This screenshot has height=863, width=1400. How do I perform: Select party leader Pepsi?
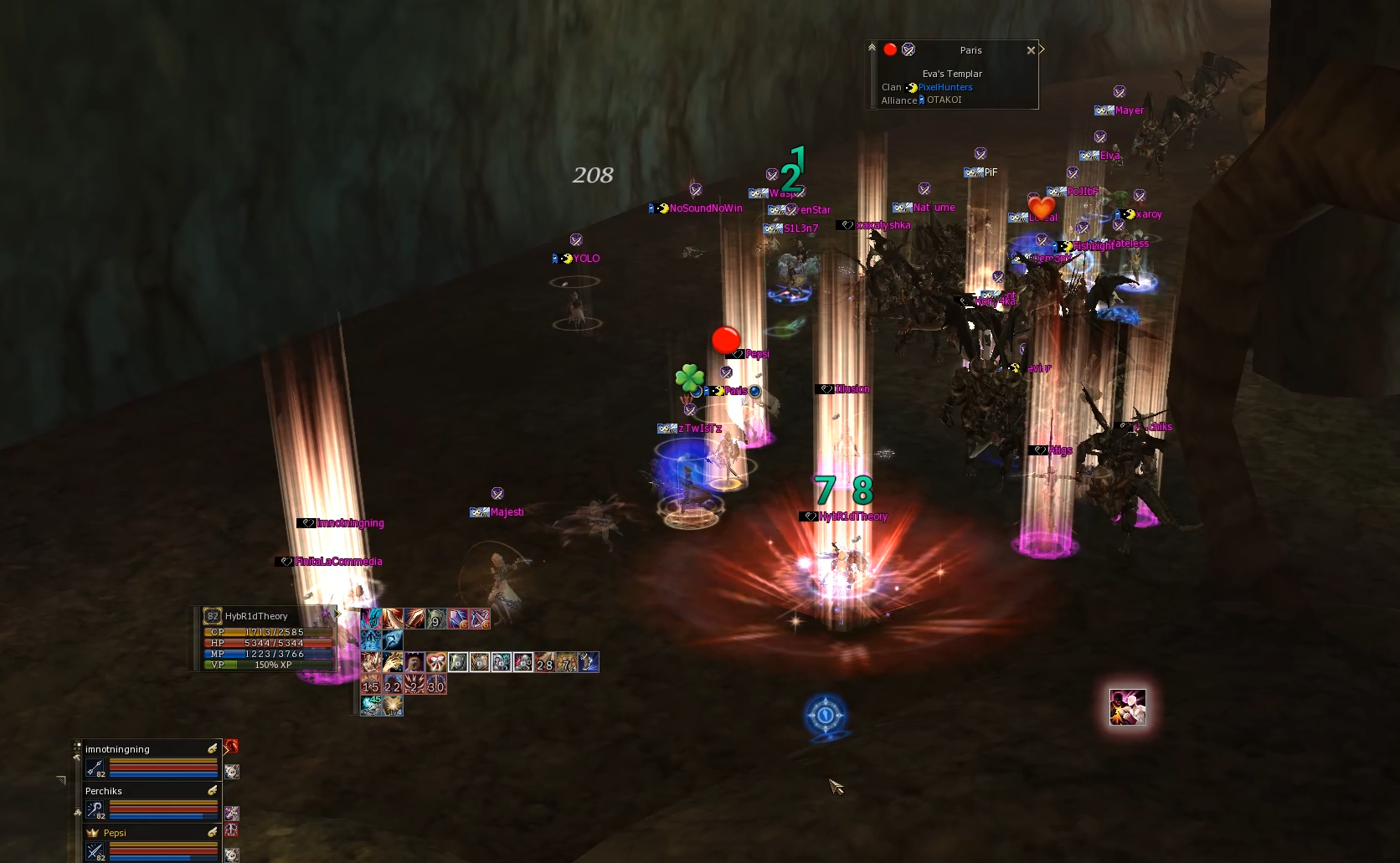115,833
